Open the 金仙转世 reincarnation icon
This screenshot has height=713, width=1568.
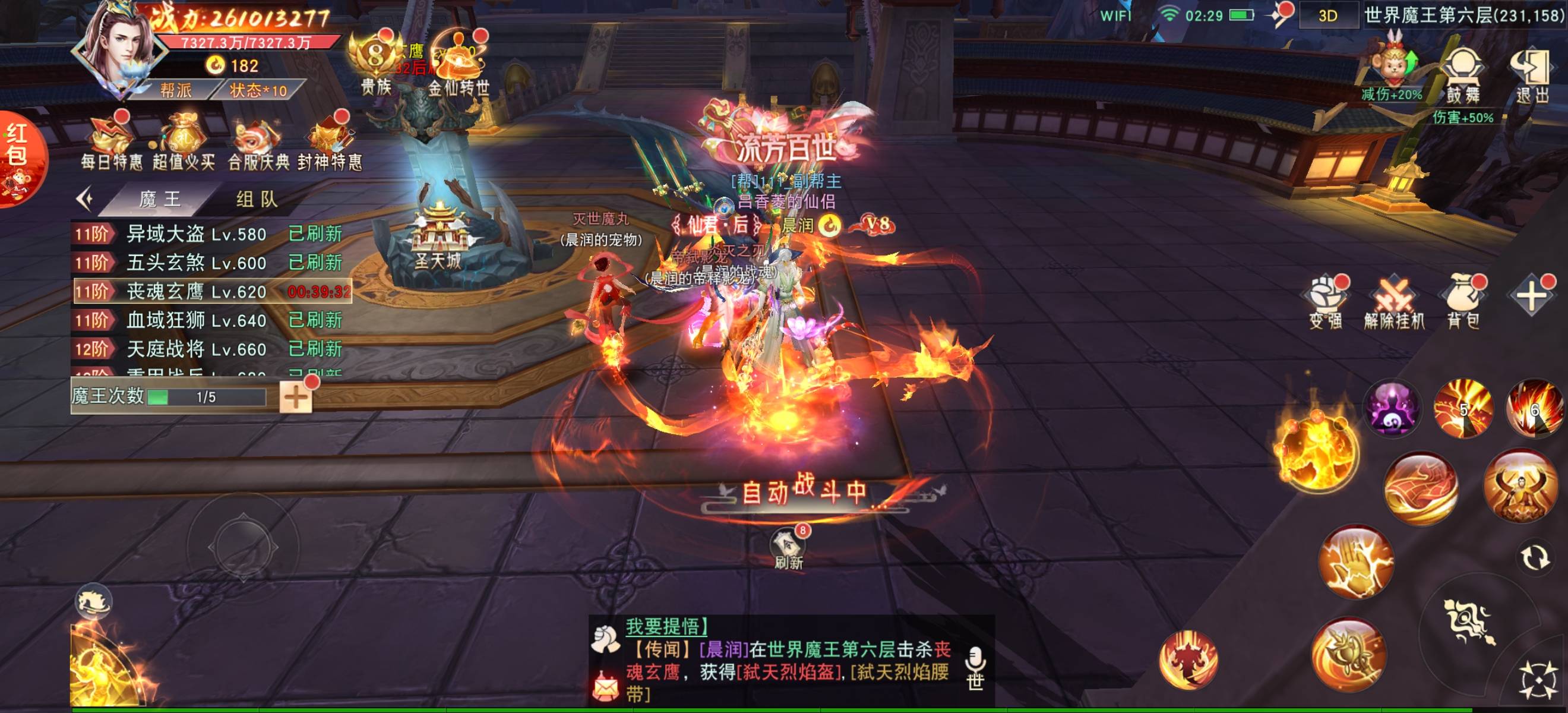pos(458,66)
